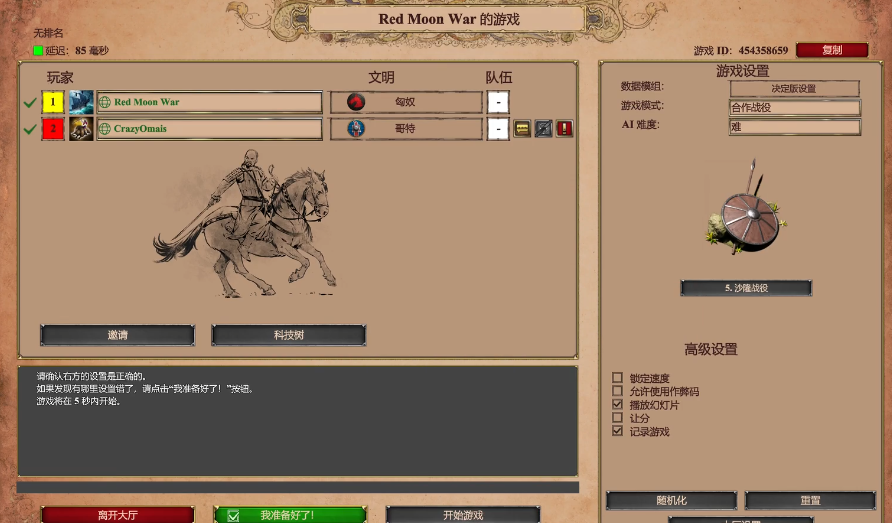Toggle the green 我准备好了! ready button

pyautogui.click(x=290, y=515)
